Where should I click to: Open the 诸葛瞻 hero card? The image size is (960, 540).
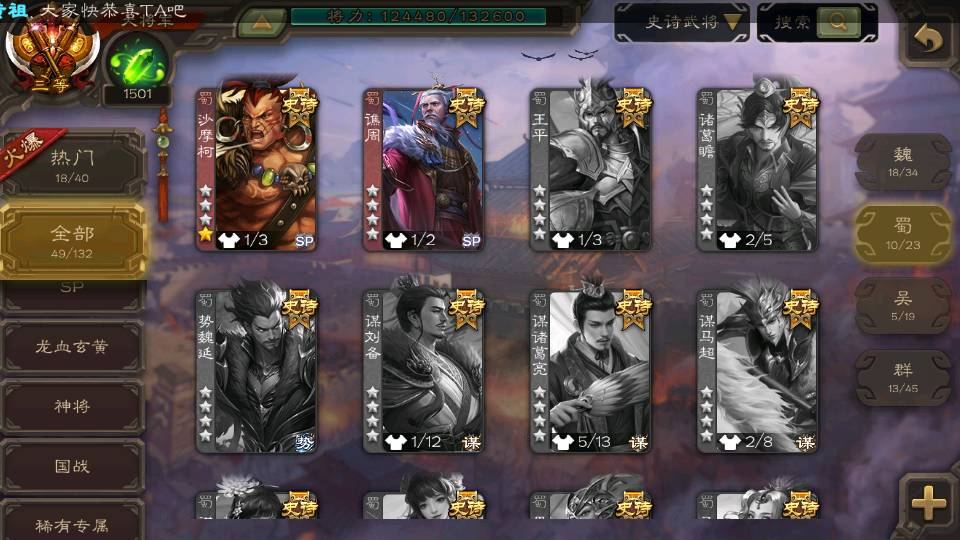757,168
